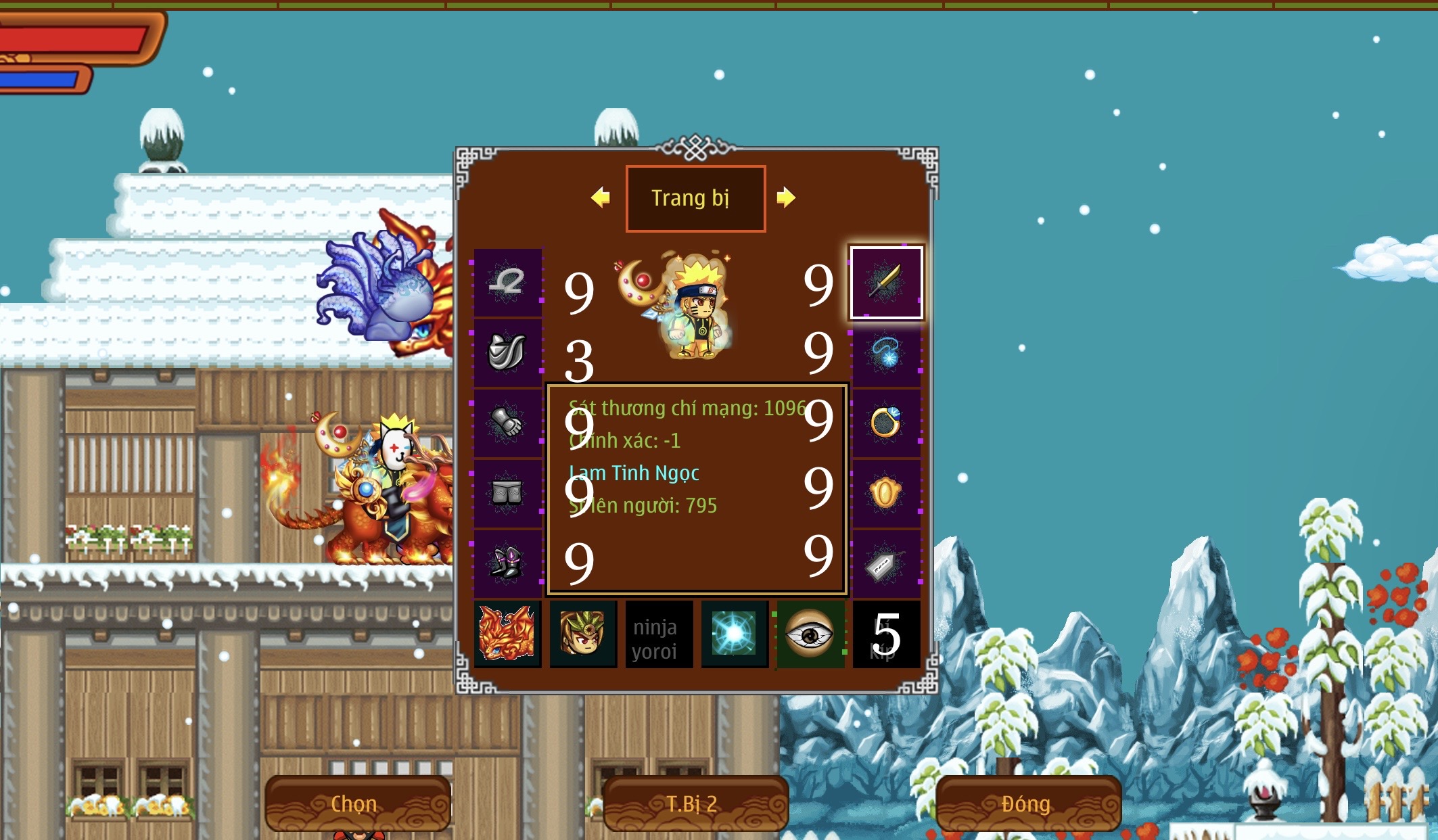This screenshot has width=1438, height=840.
Task: Click the right arrow to switch pages
Action: click(785, 197)
